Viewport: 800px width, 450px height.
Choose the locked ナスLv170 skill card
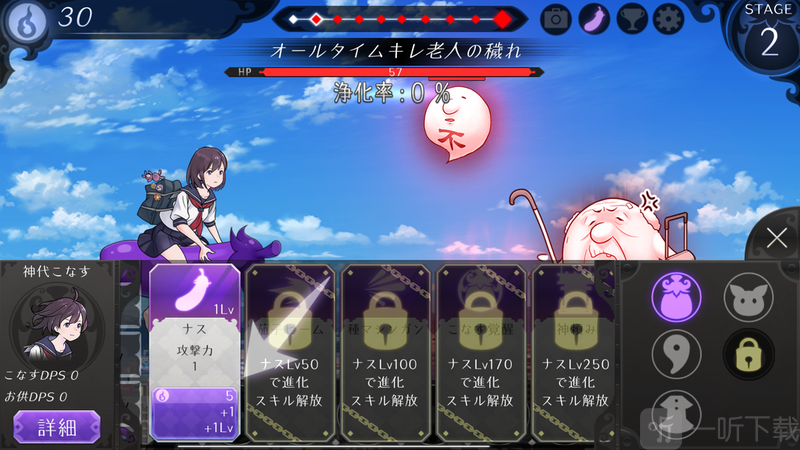(482, 350)
